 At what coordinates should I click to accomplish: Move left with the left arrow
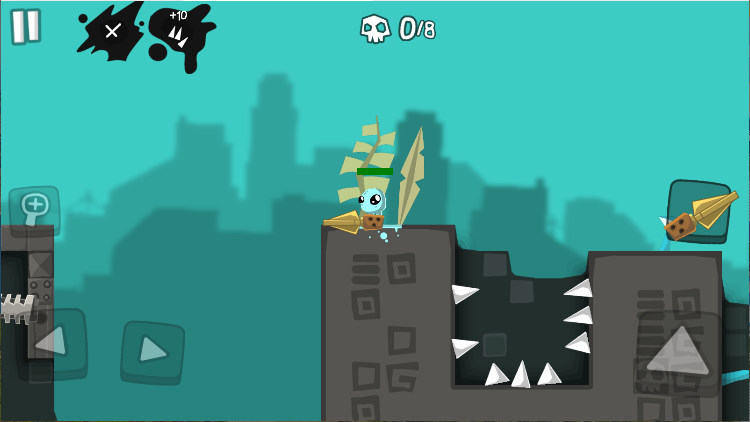pyautogui.click(x=51, y=343)
